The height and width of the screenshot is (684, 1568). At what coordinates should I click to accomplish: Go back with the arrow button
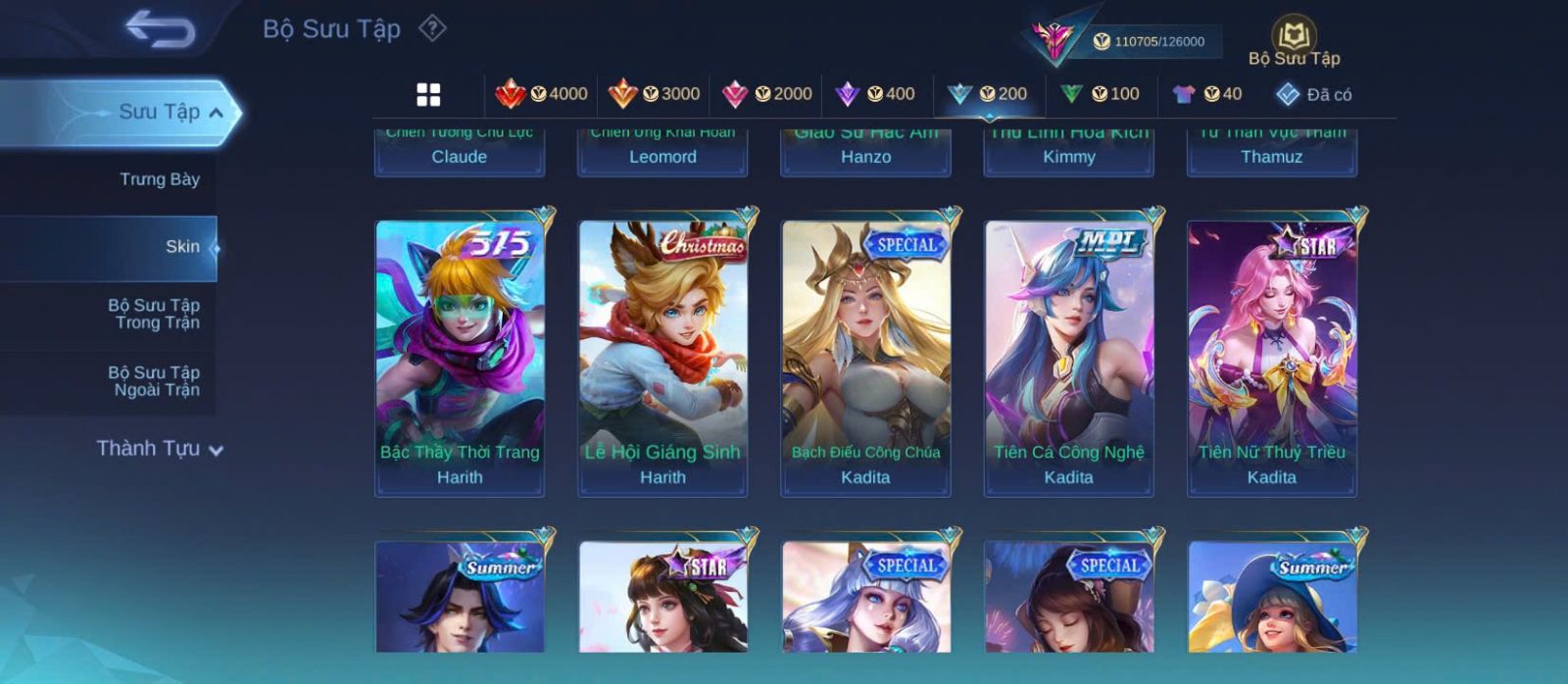[161, 30]
